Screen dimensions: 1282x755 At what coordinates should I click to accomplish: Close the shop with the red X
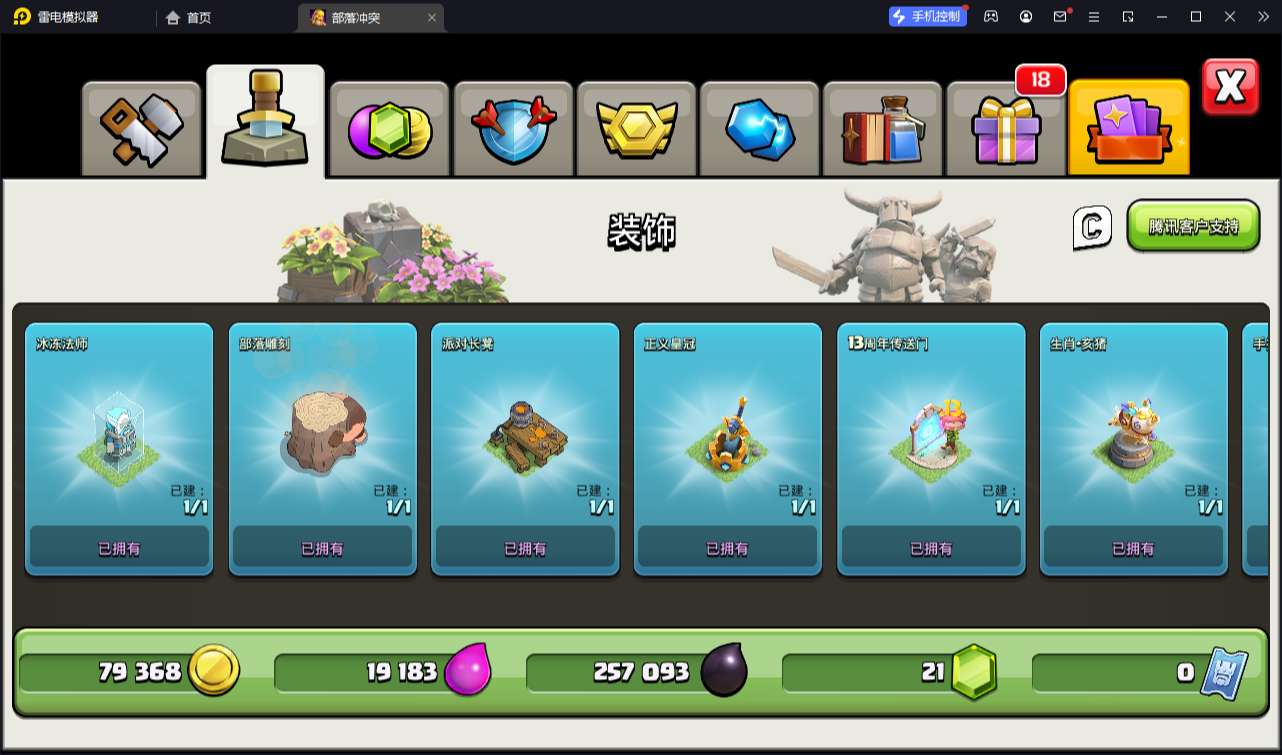click(x=1230, y=87)
